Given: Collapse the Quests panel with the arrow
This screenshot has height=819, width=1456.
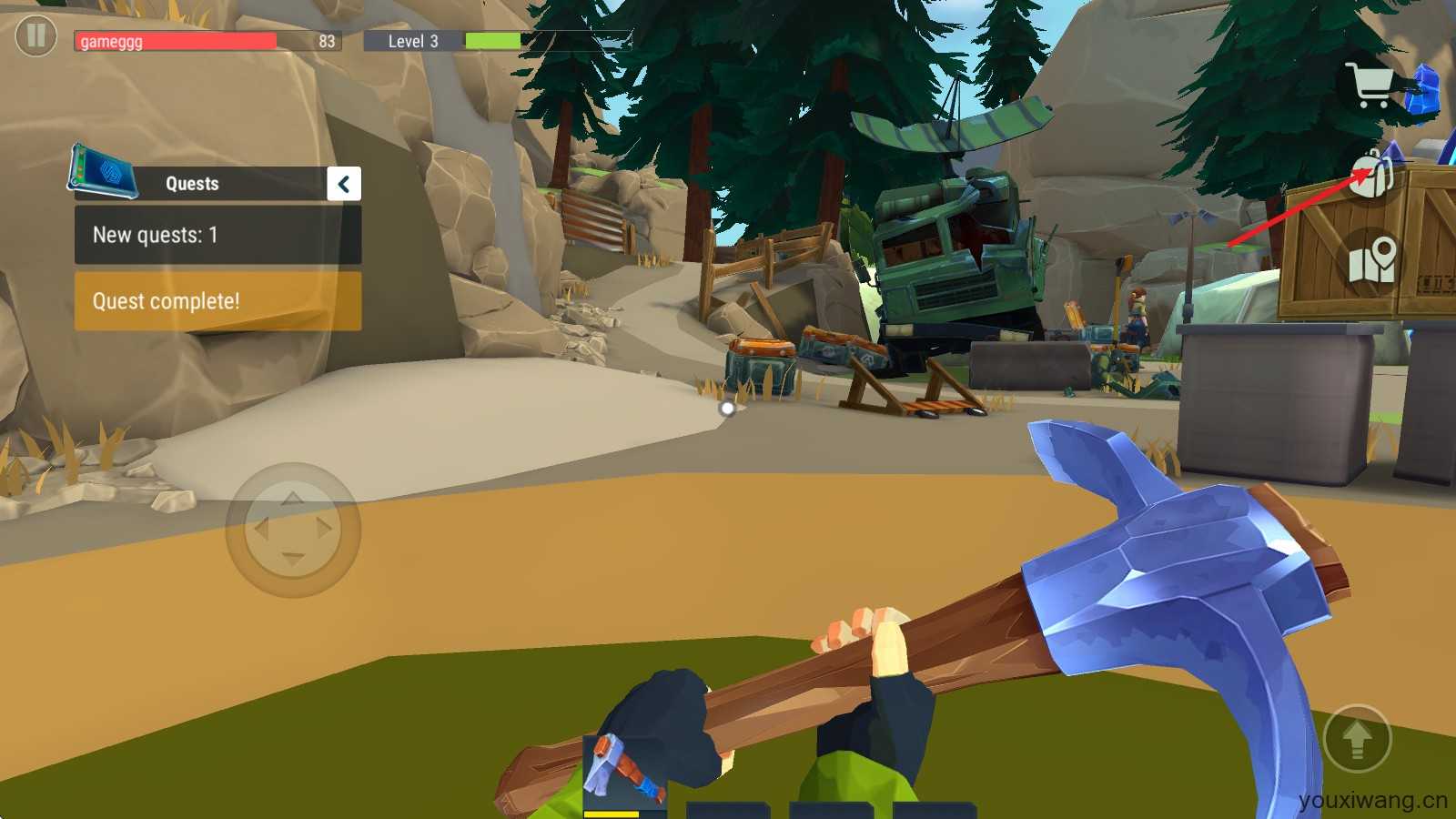Looking at the screenshot, I should pyautogui.click(x=344, y=184).
